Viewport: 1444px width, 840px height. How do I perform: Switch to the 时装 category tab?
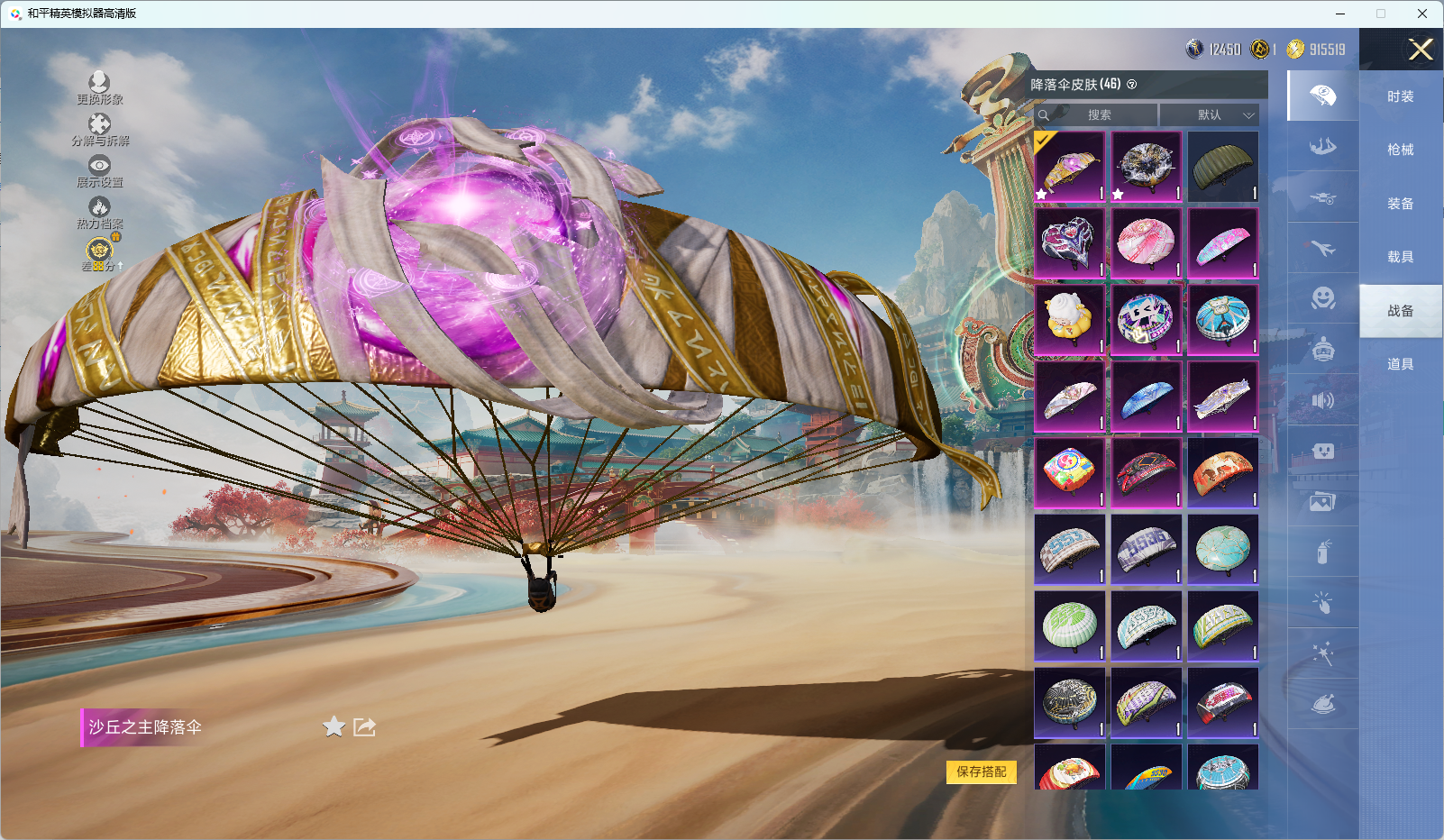coord(1400,96)
